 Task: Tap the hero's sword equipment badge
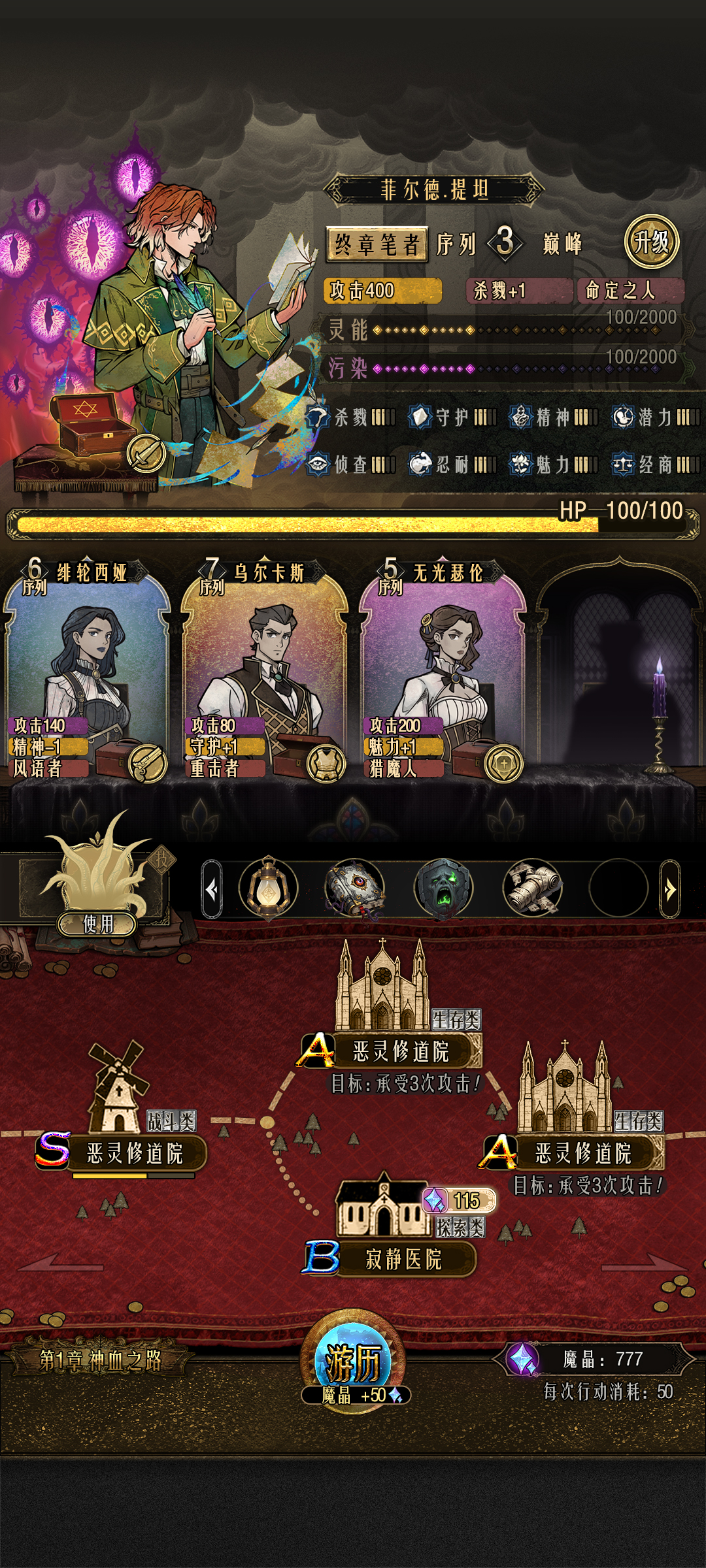click(x=146, y=452)
